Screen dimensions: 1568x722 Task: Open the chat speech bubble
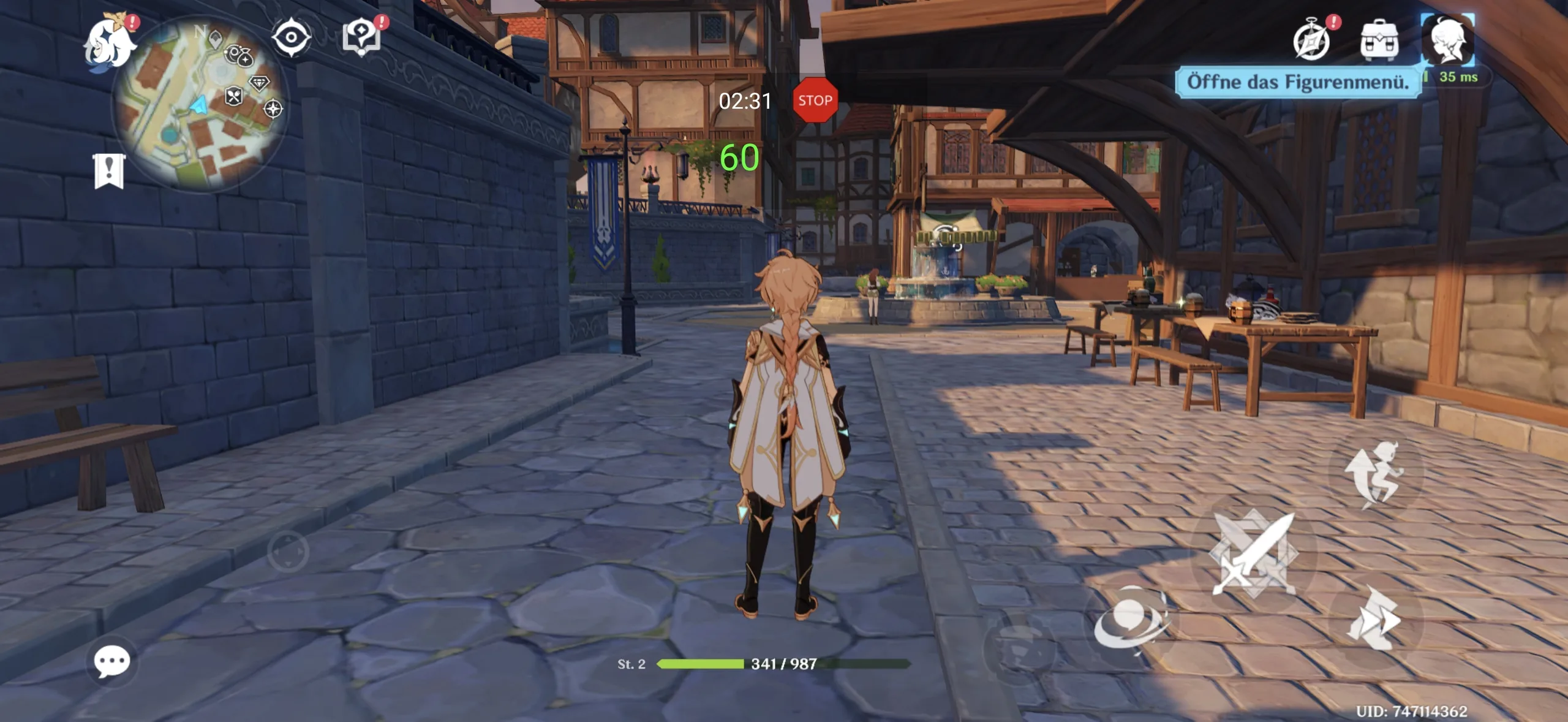pyautogui.click(x=112, y=662)
